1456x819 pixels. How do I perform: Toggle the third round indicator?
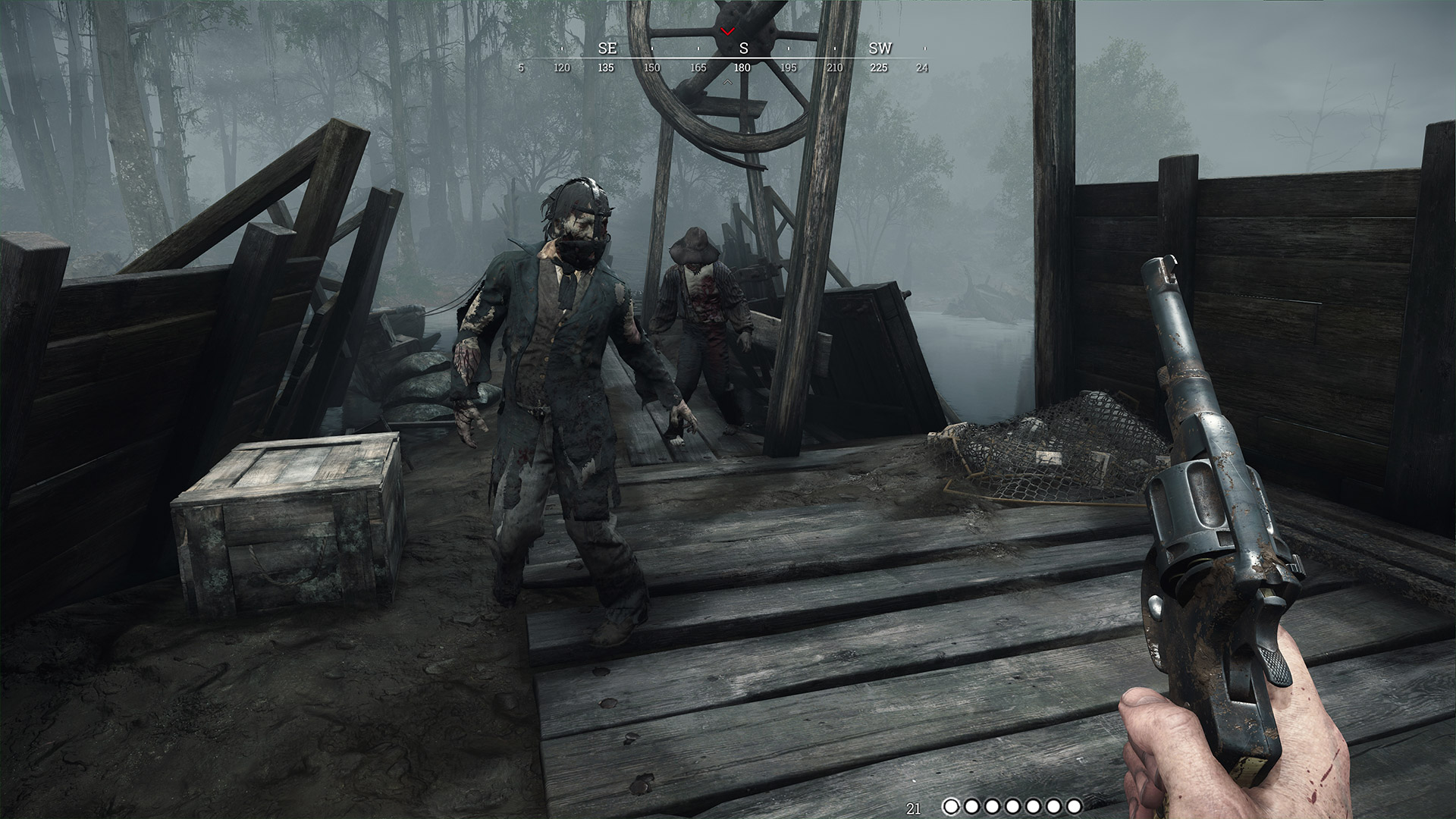[x=992, y=806]
